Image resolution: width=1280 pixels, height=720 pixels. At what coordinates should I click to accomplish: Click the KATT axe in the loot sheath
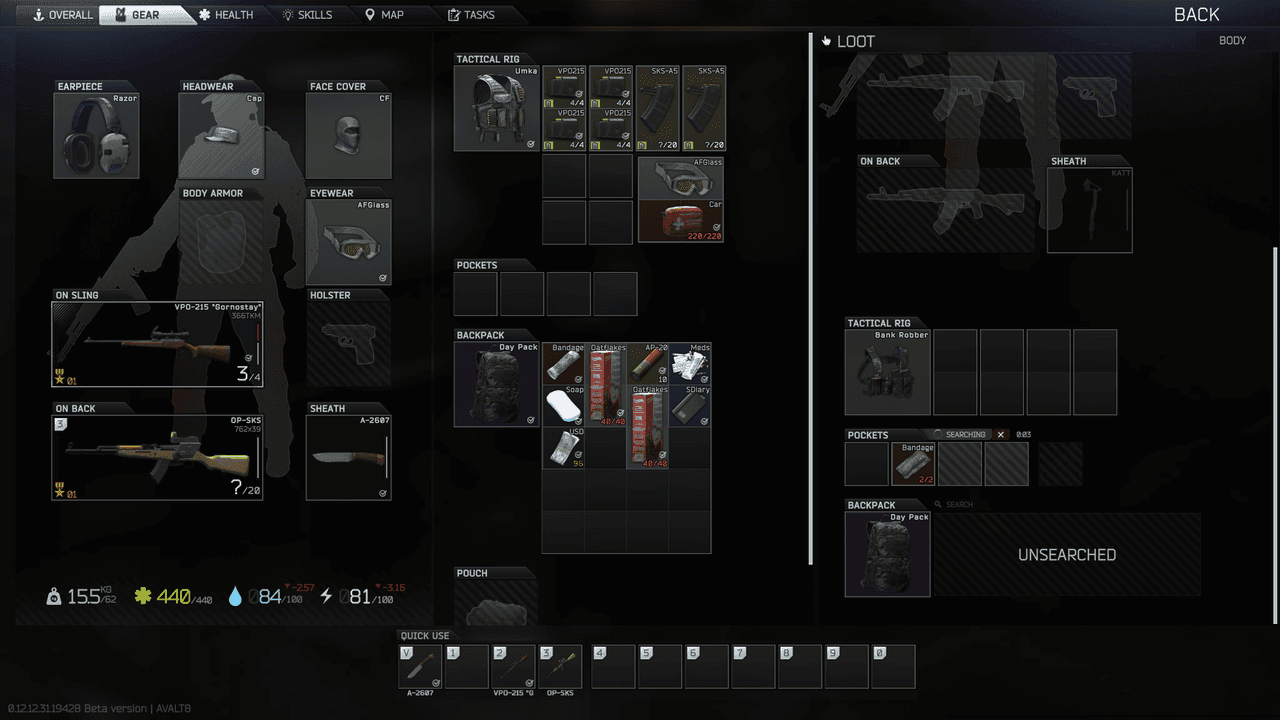coord(1088,207)
